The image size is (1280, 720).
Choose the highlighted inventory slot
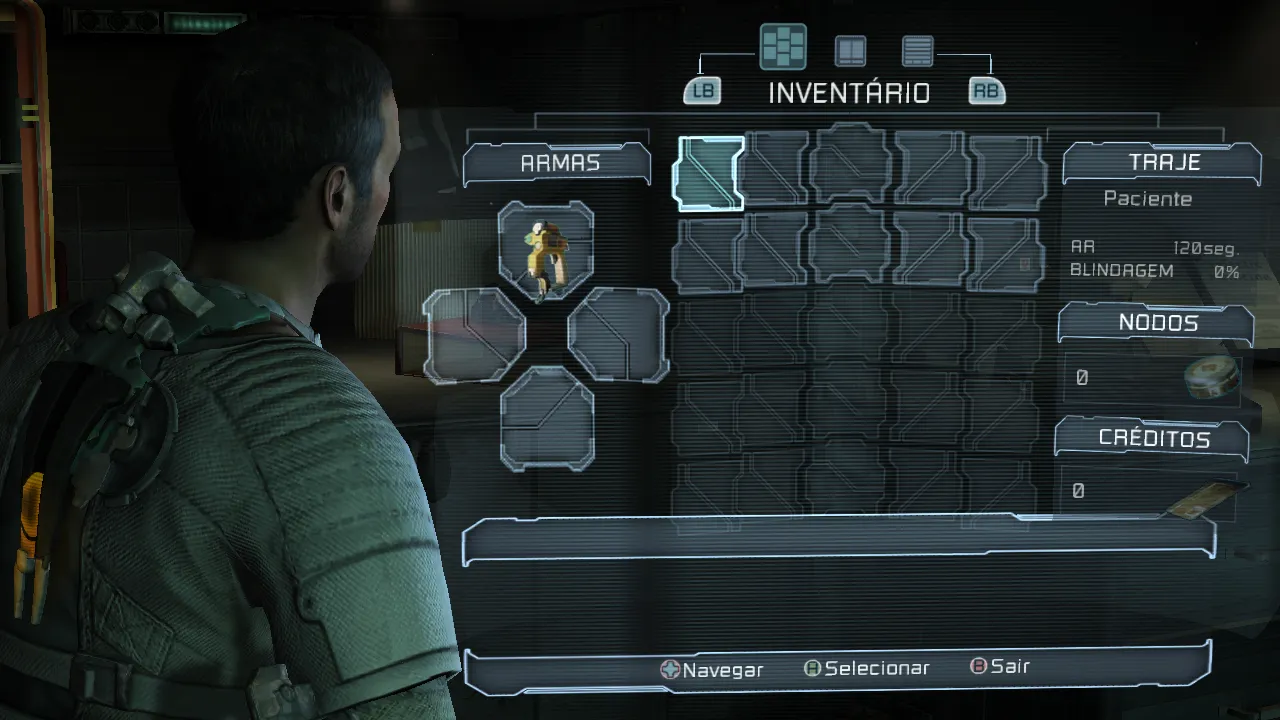(710, 173)
